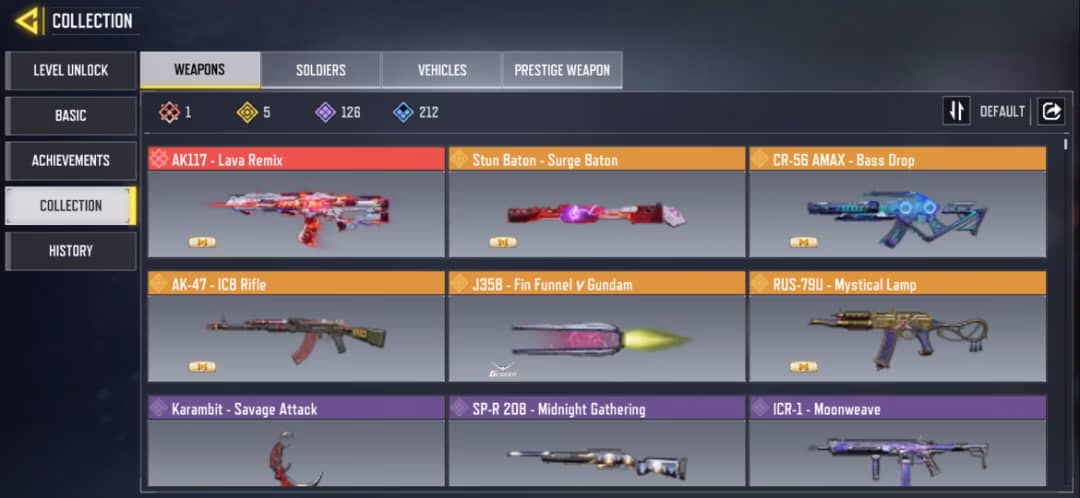Select the Collection sidebar entry
The width and height of the screenshot is (1080, 498).
(70, 206)
